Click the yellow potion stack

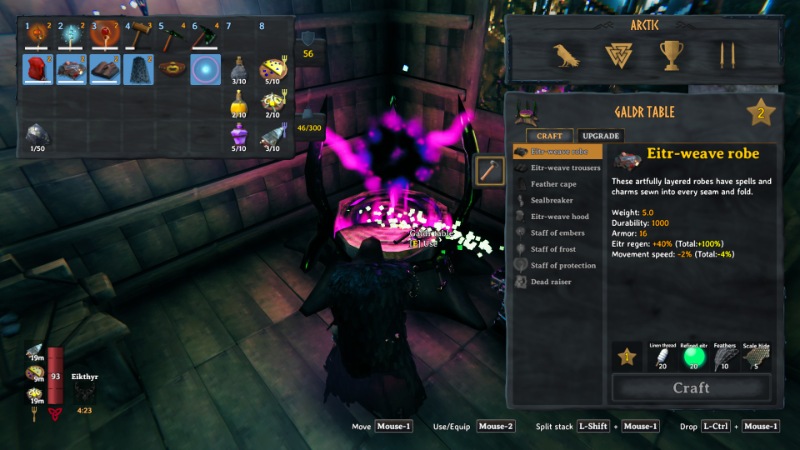(x=238, y=101)
